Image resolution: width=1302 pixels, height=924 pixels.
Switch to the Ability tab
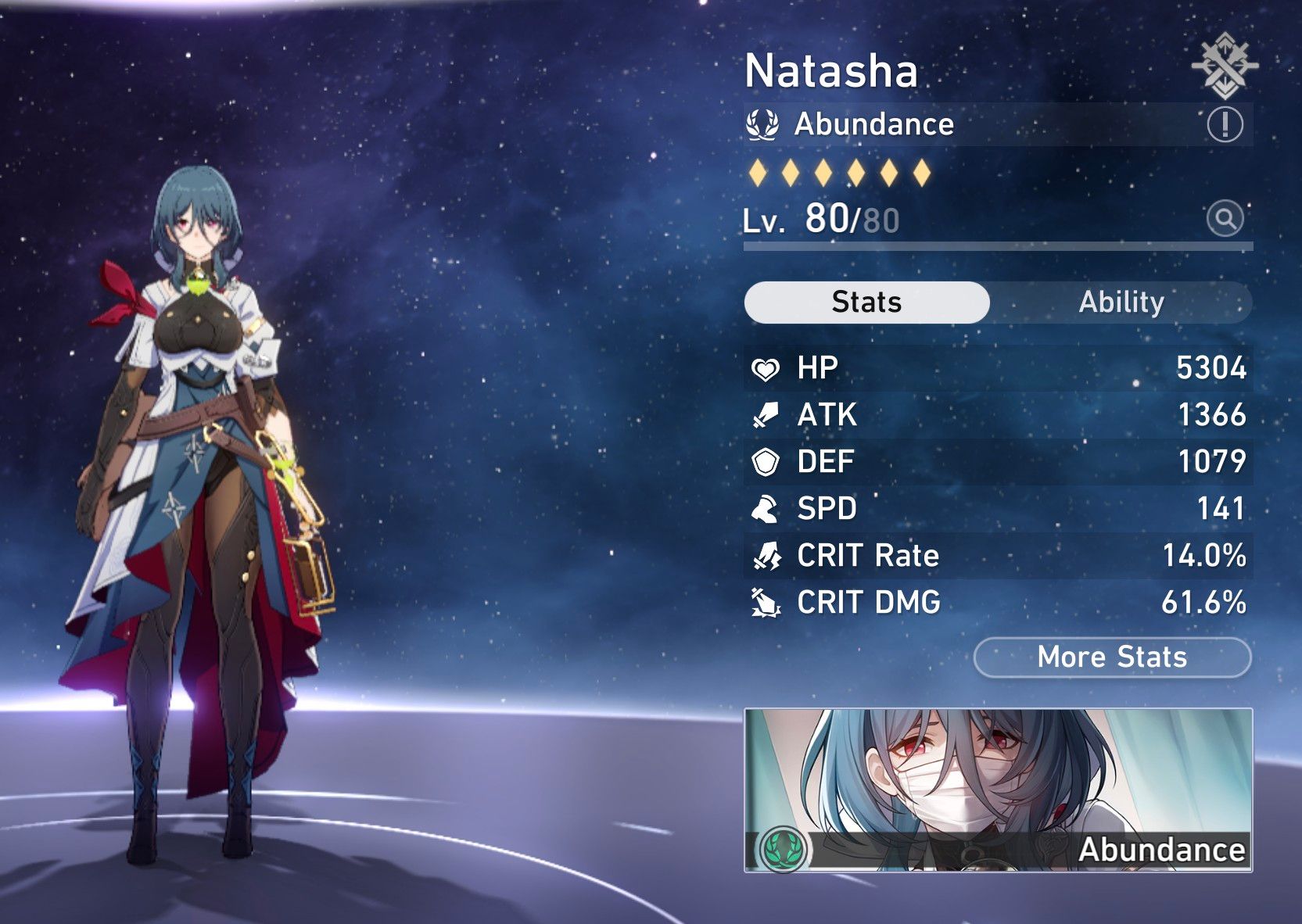click(1123, 302)
